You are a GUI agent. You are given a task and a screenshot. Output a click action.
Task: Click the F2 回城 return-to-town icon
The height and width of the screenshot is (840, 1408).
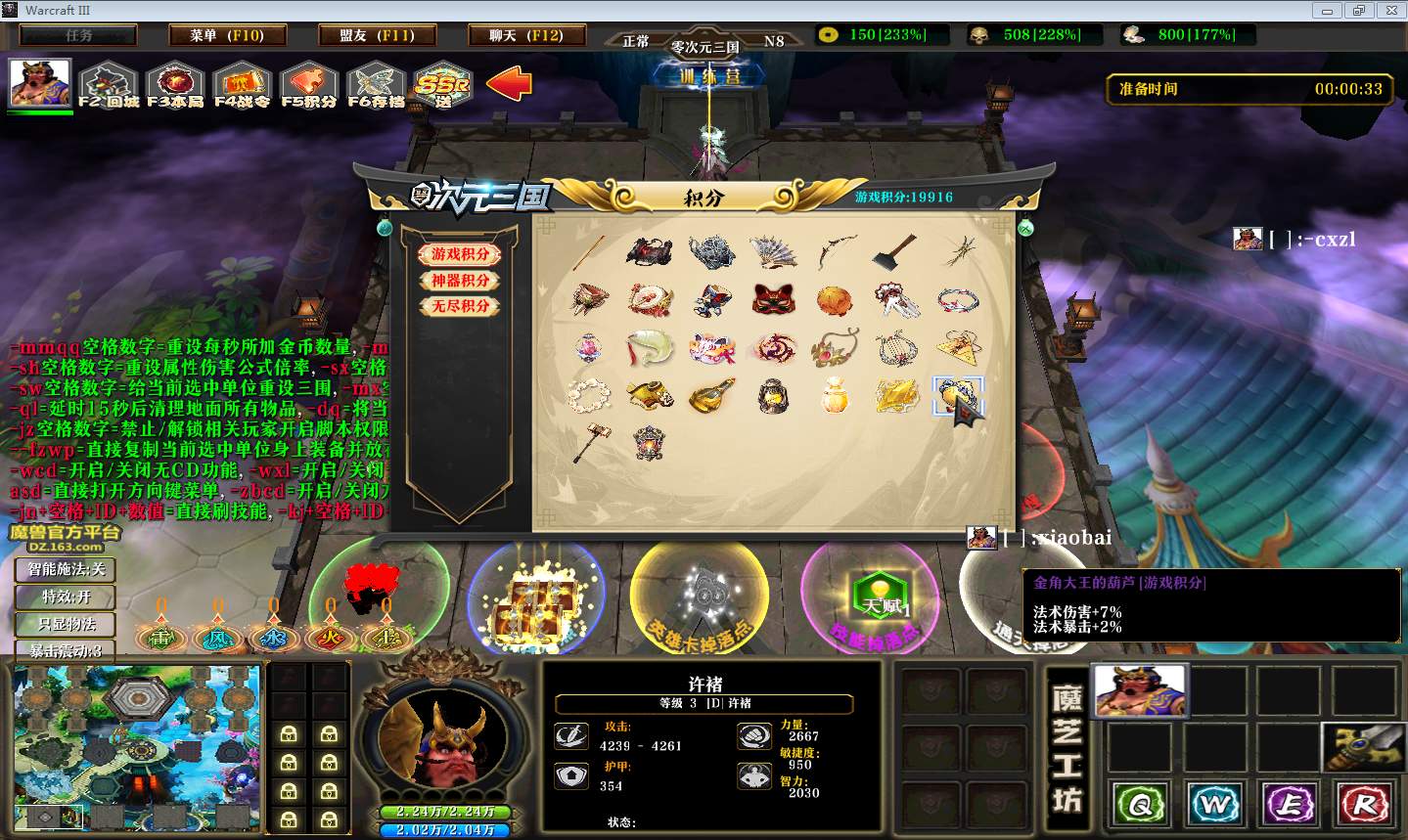pos(108,85)
